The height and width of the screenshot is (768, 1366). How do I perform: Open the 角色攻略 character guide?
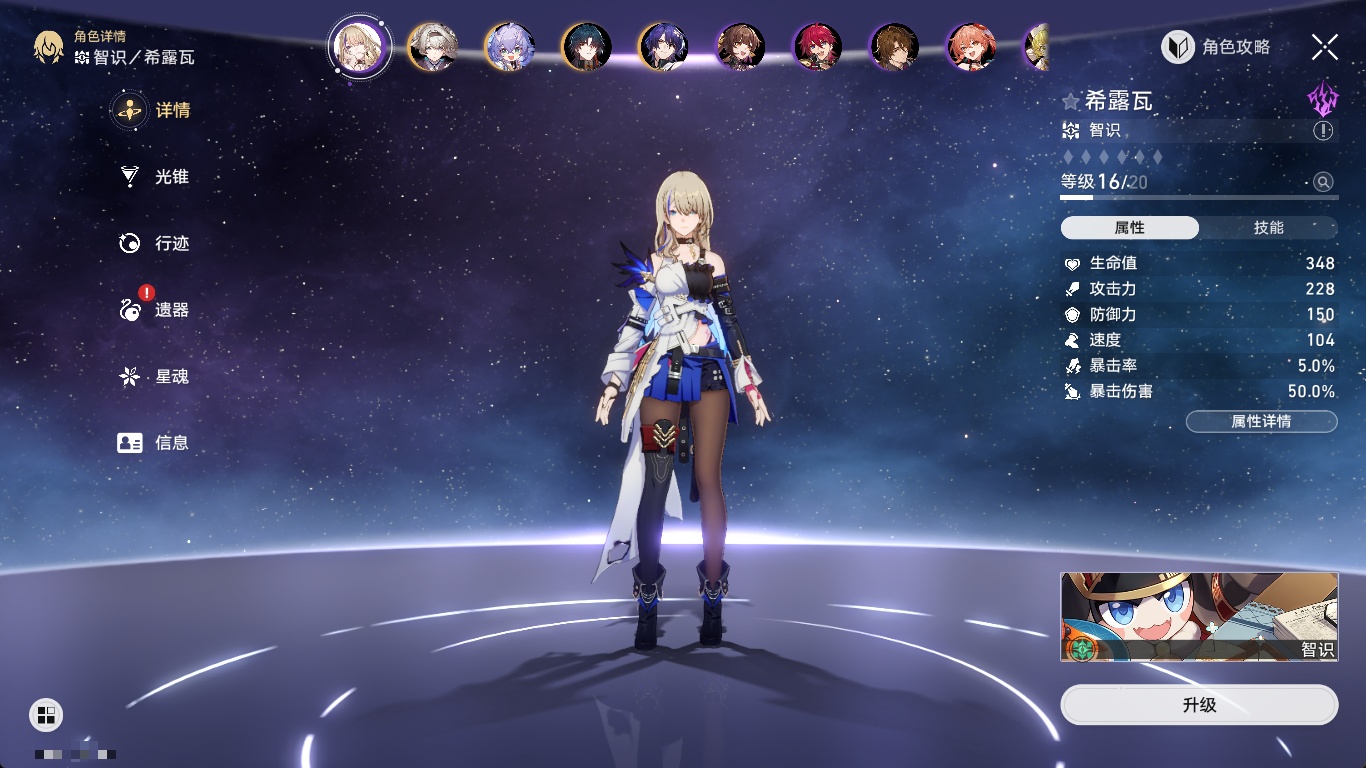(1216, 47)
